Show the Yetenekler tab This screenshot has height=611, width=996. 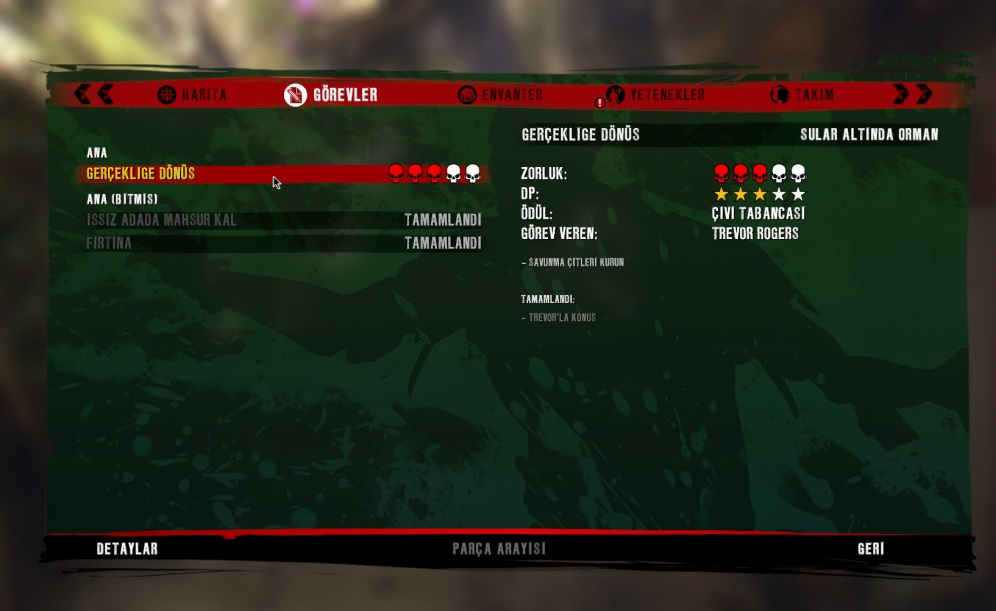point(656,95)
